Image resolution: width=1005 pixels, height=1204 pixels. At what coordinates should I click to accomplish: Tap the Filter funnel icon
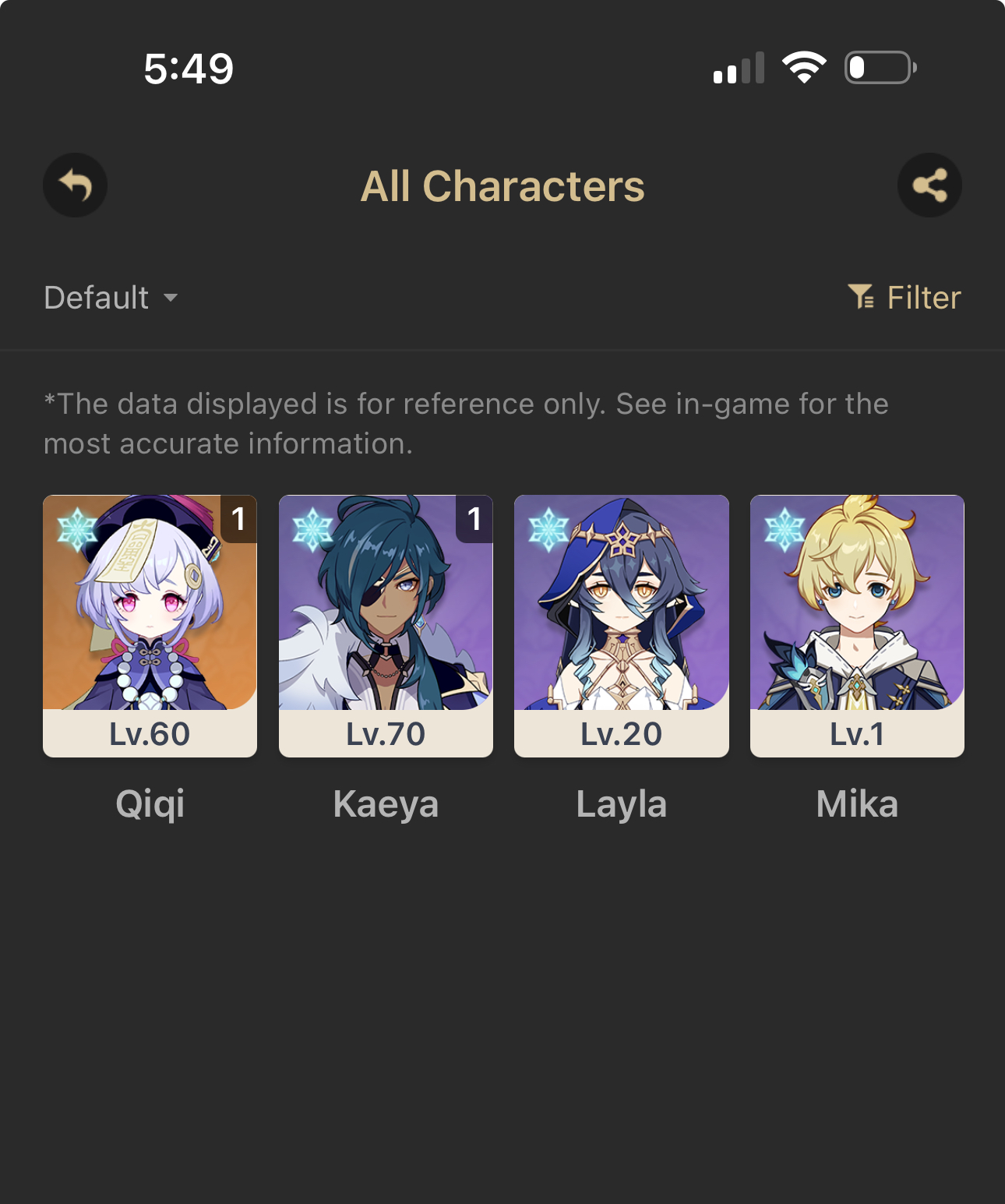coord(862,297)
